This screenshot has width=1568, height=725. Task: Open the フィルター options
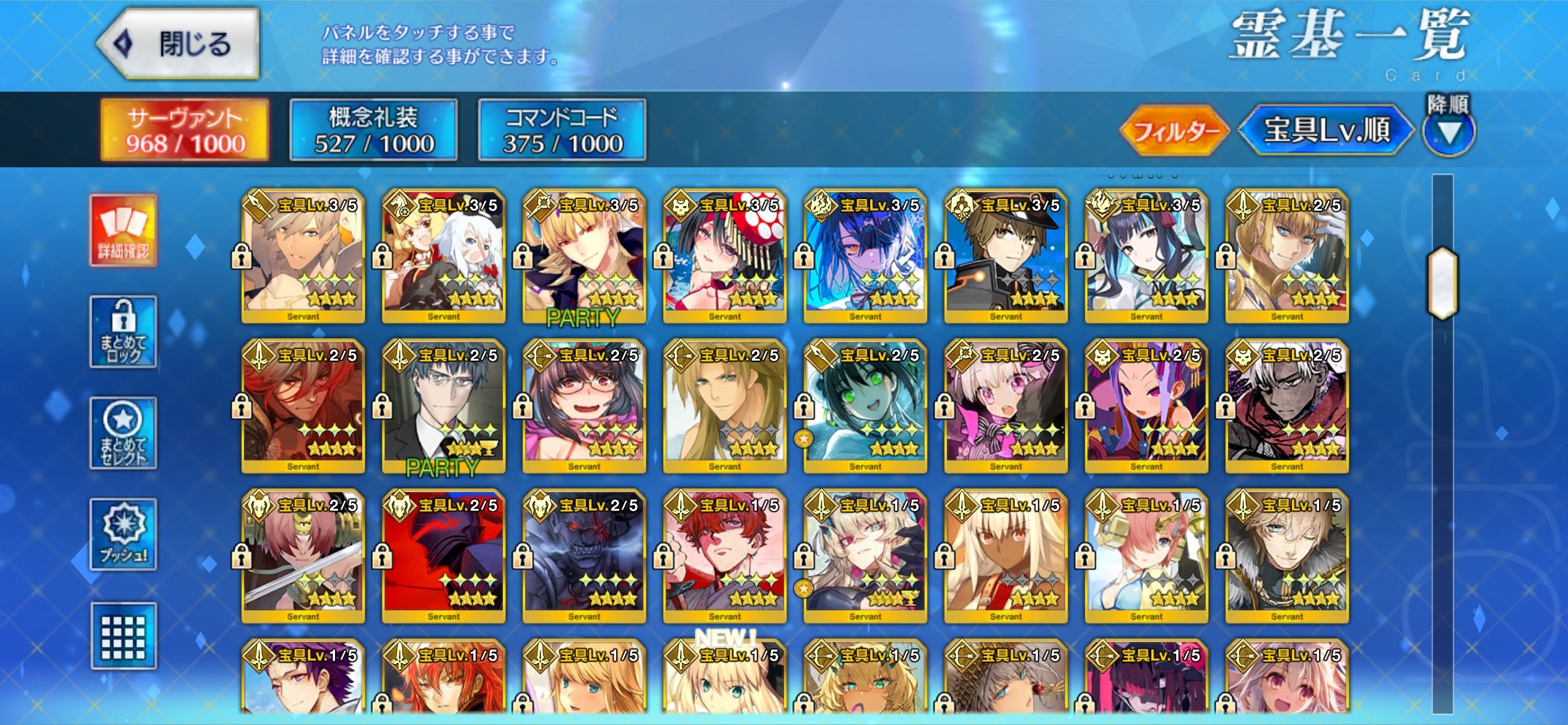pyautogui.click(x=1174, y=131)
